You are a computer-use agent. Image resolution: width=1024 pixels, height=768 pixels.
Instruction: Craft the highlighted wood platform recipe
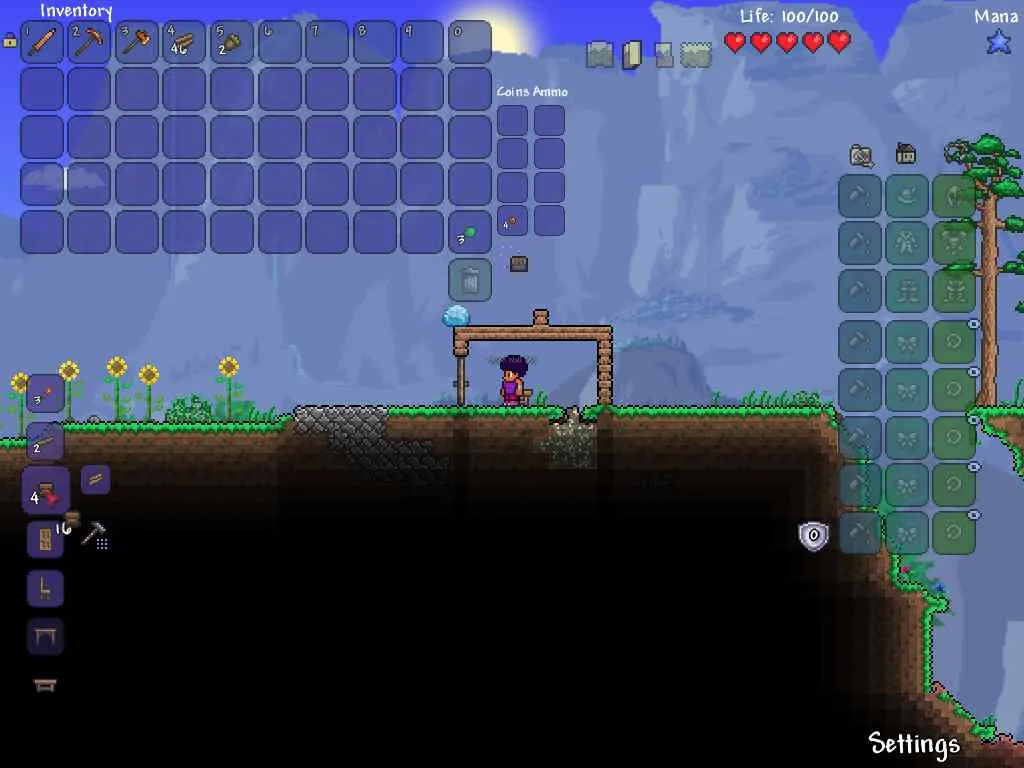pos(46,491)
